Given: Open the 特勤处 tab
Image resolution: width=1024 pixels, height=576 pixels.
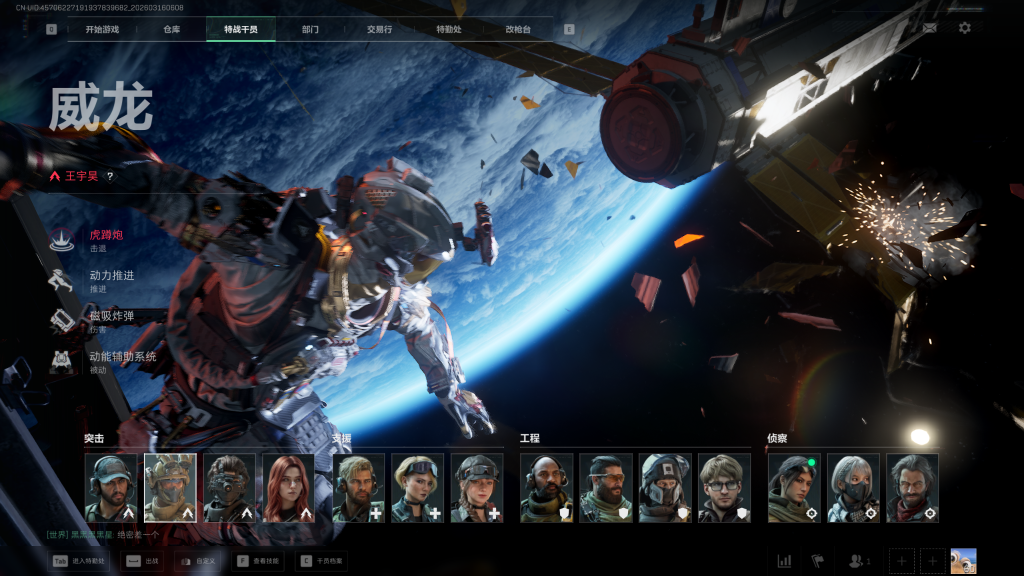Looking at the screenshot, I should point(449,29).
